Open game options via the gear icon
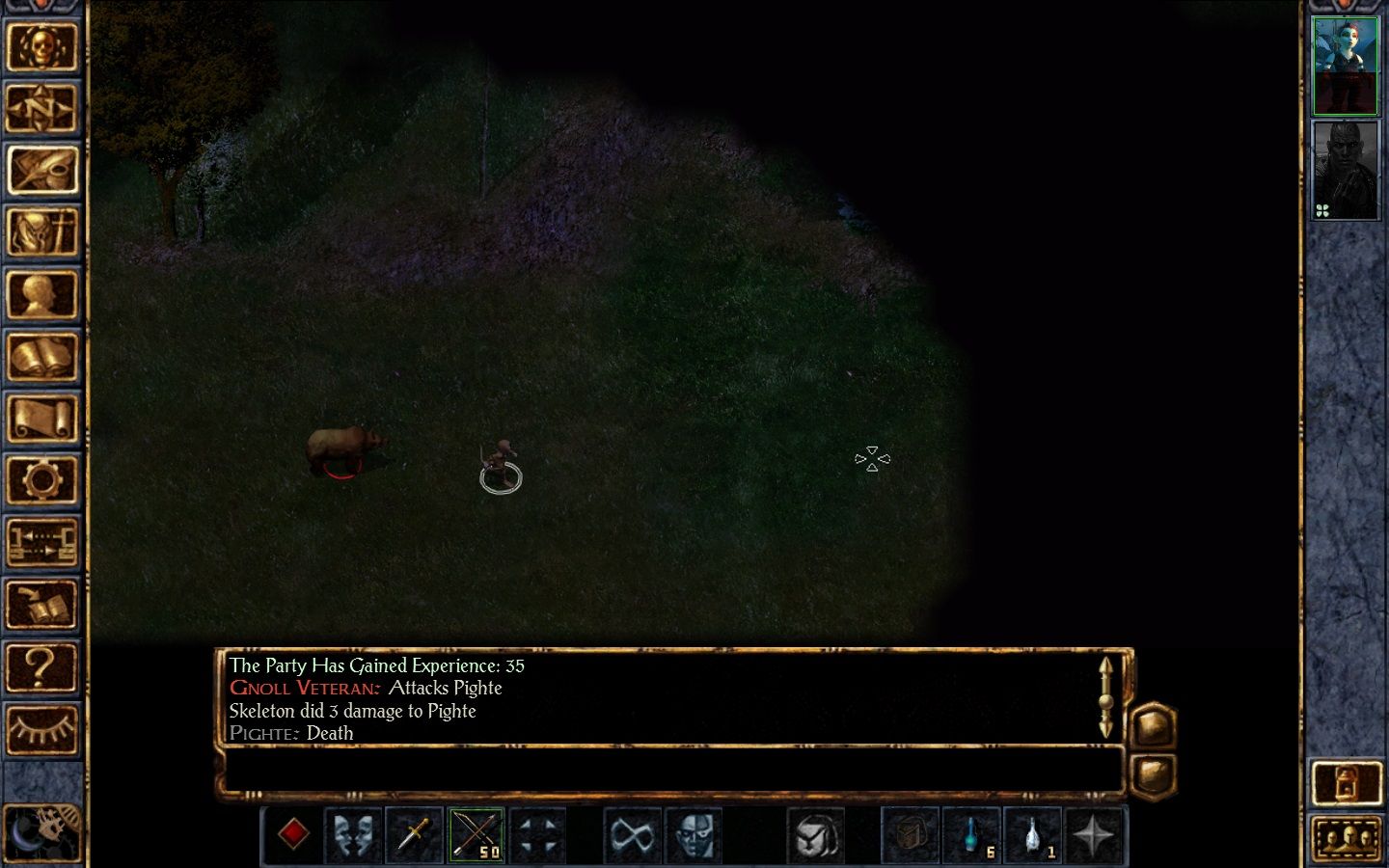The height and width of the screenshot is (868, 1389). pos(41,480)
